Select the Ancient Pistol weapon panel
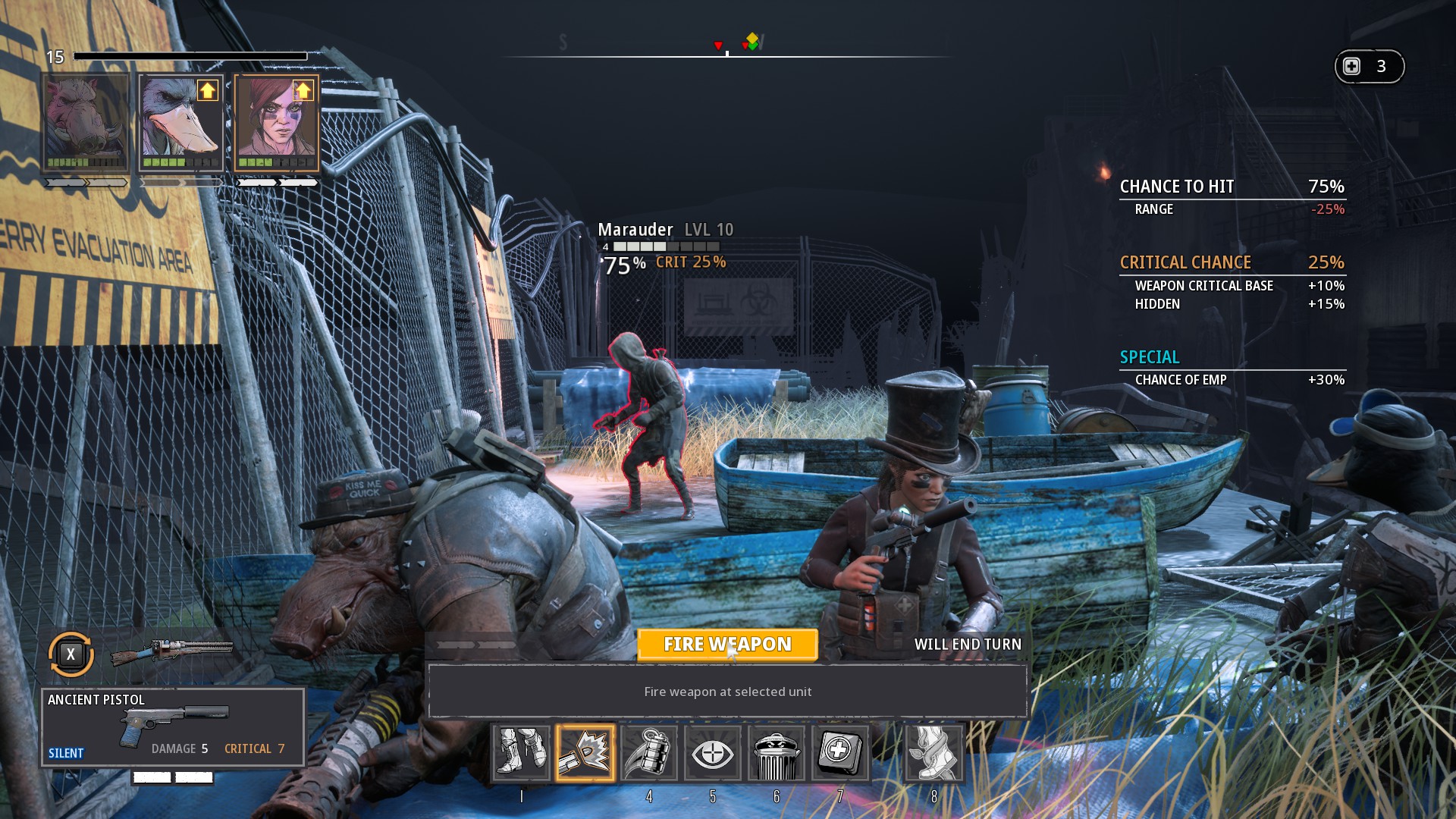This screenshot has height=819, width=1456. pos(173,727)
